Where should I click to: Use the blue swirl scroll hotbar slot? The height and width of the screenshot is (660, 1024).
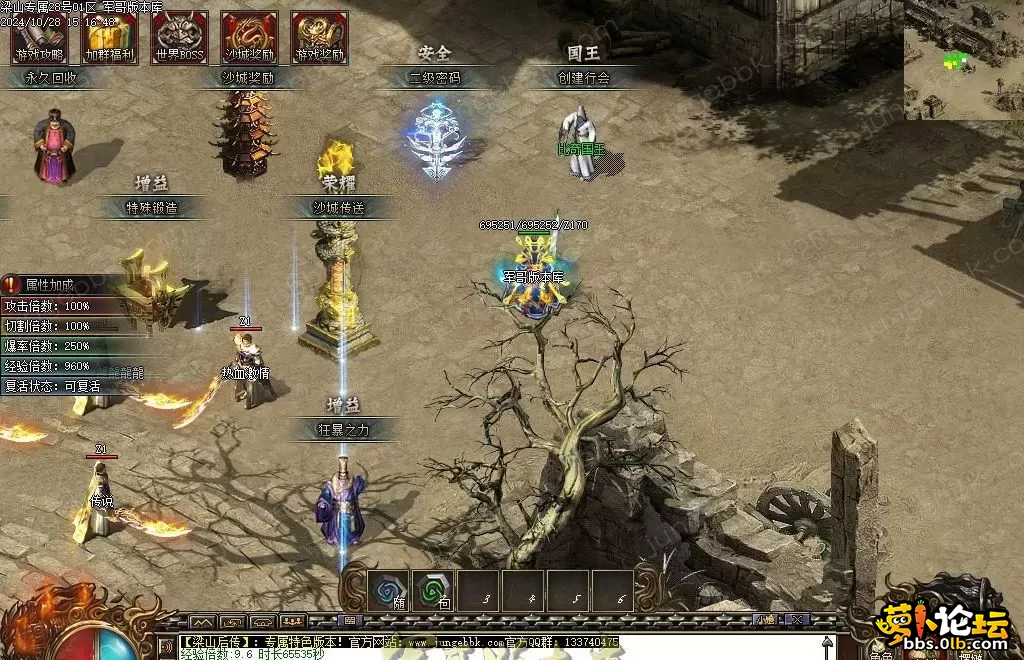pyautogui.click(x=387, y=590)
